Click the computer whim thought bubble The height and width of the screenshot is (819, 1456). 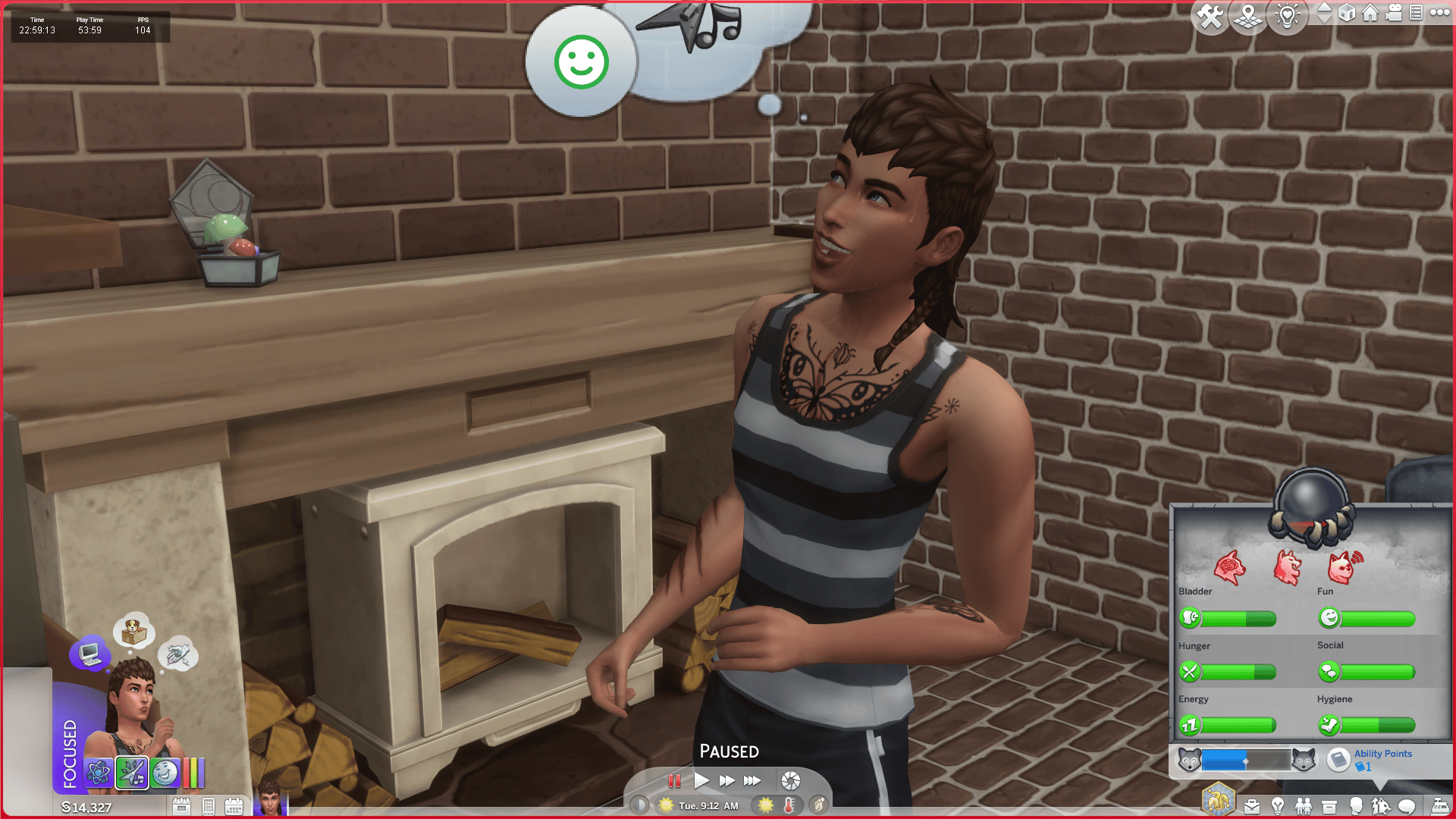tap(89, 653)
